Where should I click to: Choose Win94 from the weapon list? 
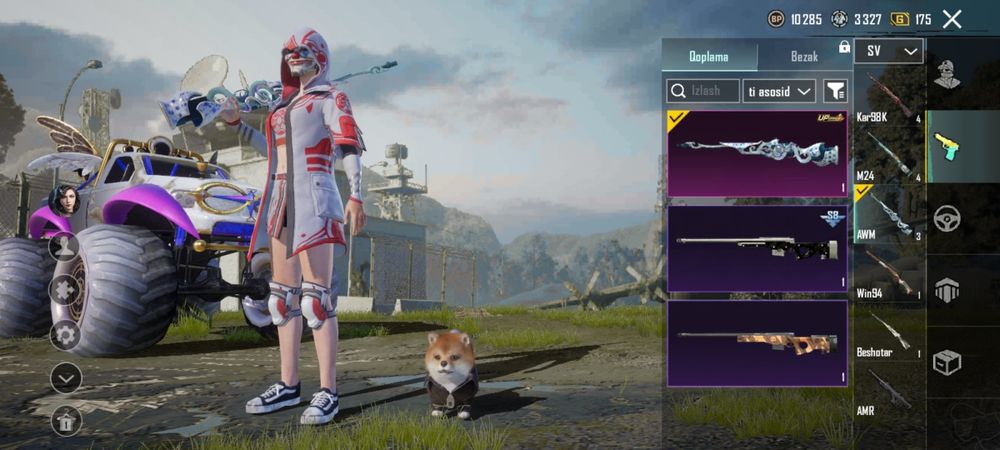pos(888,274)
